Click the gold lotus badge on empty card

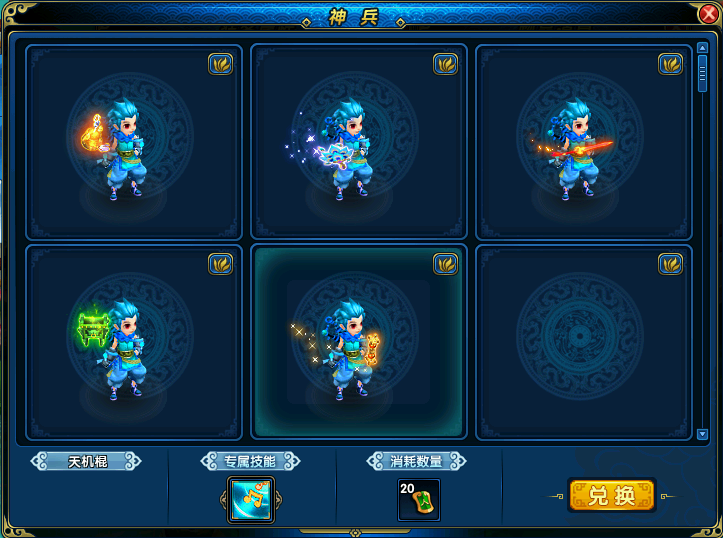670,264
